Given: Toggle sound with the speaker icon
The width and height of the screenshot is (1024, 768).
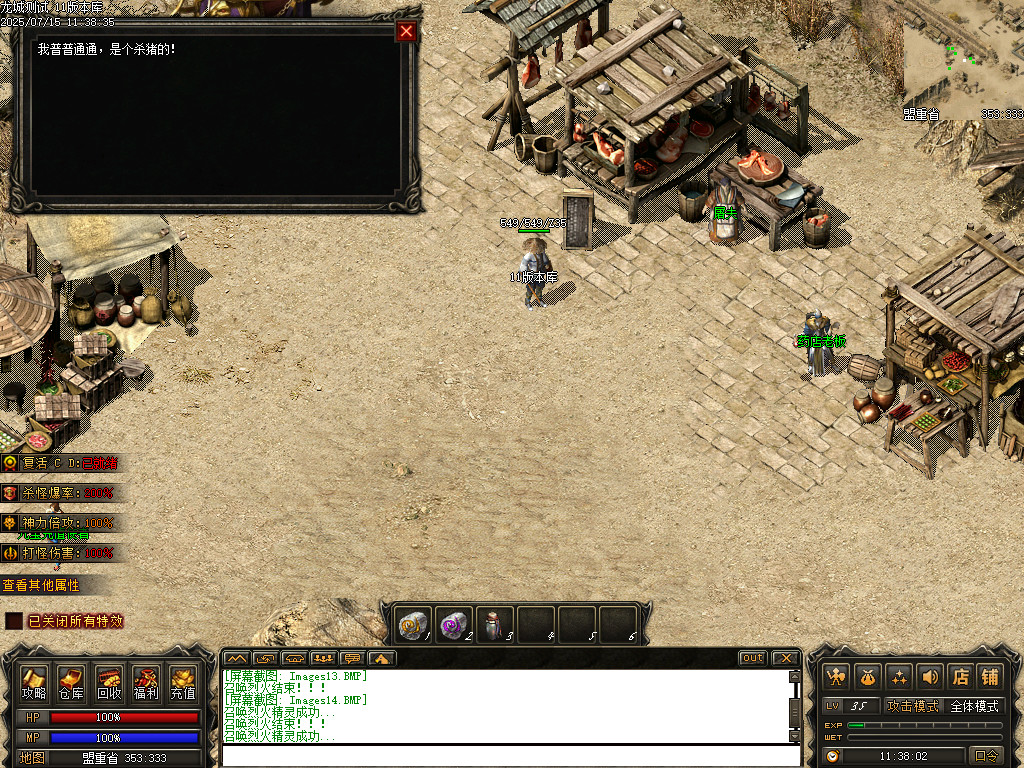Looking at the screenshot, I should [929, 677].
